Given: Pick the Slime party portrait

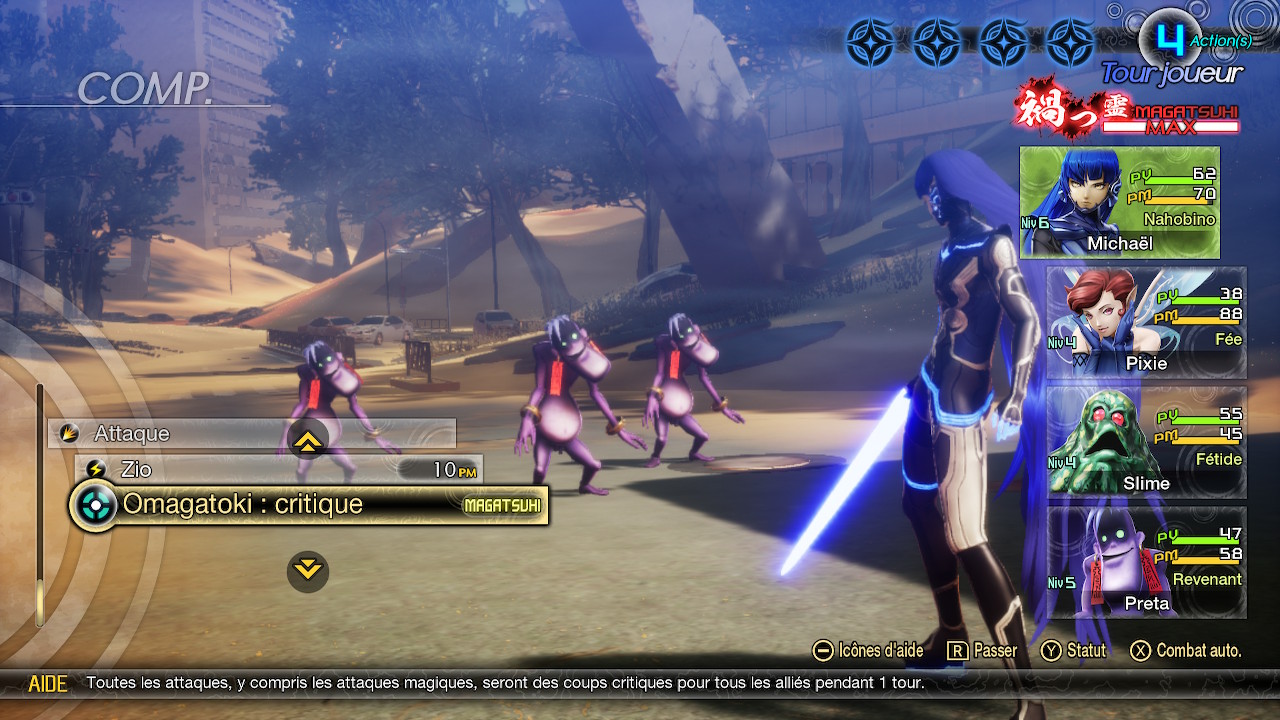Looking at the screenshot, I should point(1146,442).
